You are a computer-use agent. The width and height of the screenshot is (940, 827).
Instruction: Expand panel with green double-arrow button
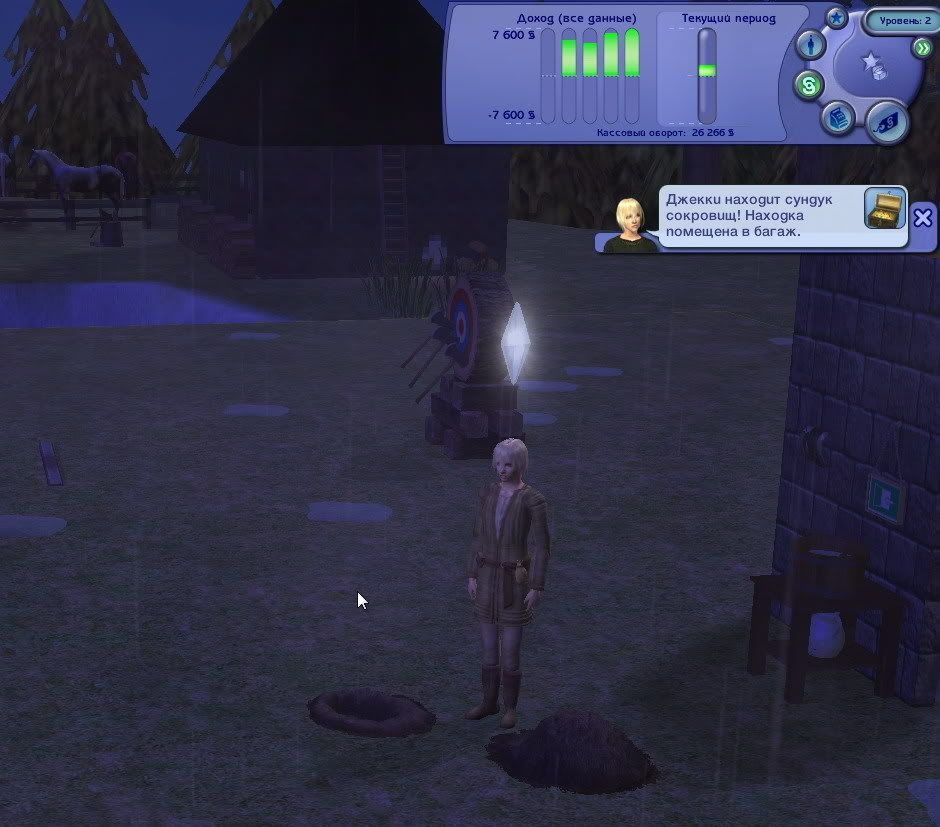(922, 48)
